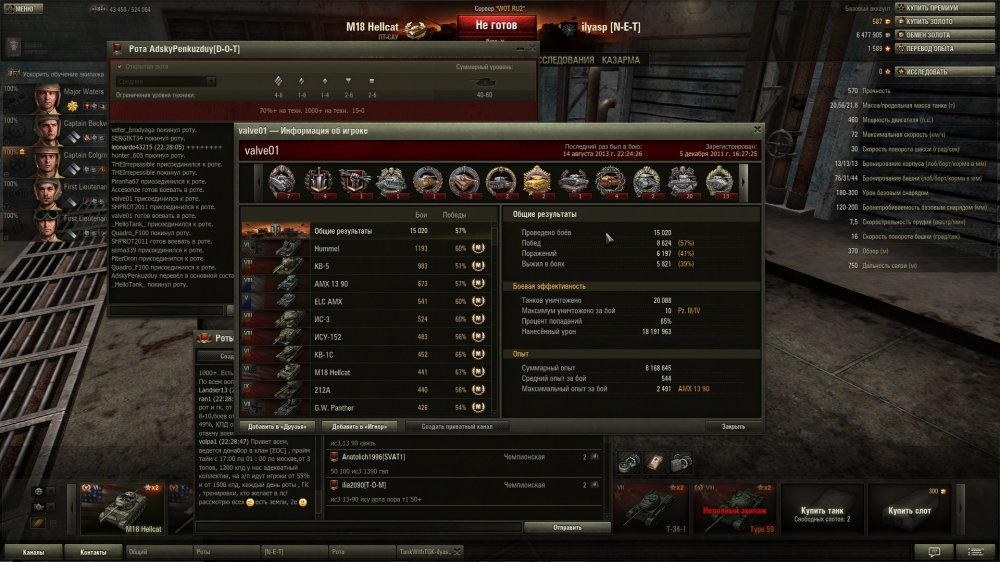Close the valve01 player info window
This screenshot has height=562, width=1000.
tap(757, 129)
